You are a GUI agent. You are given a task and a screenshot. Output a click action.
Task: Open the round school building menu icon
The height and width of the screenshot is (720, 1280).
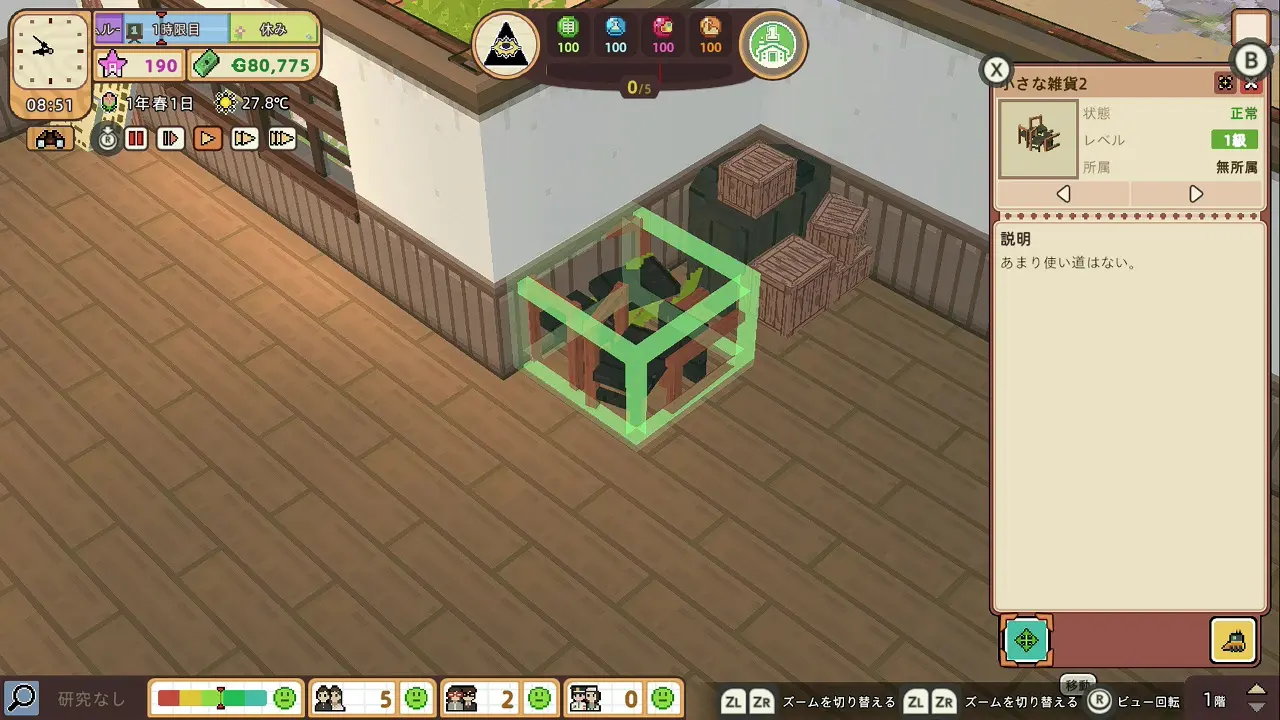[x=773, y=45]
